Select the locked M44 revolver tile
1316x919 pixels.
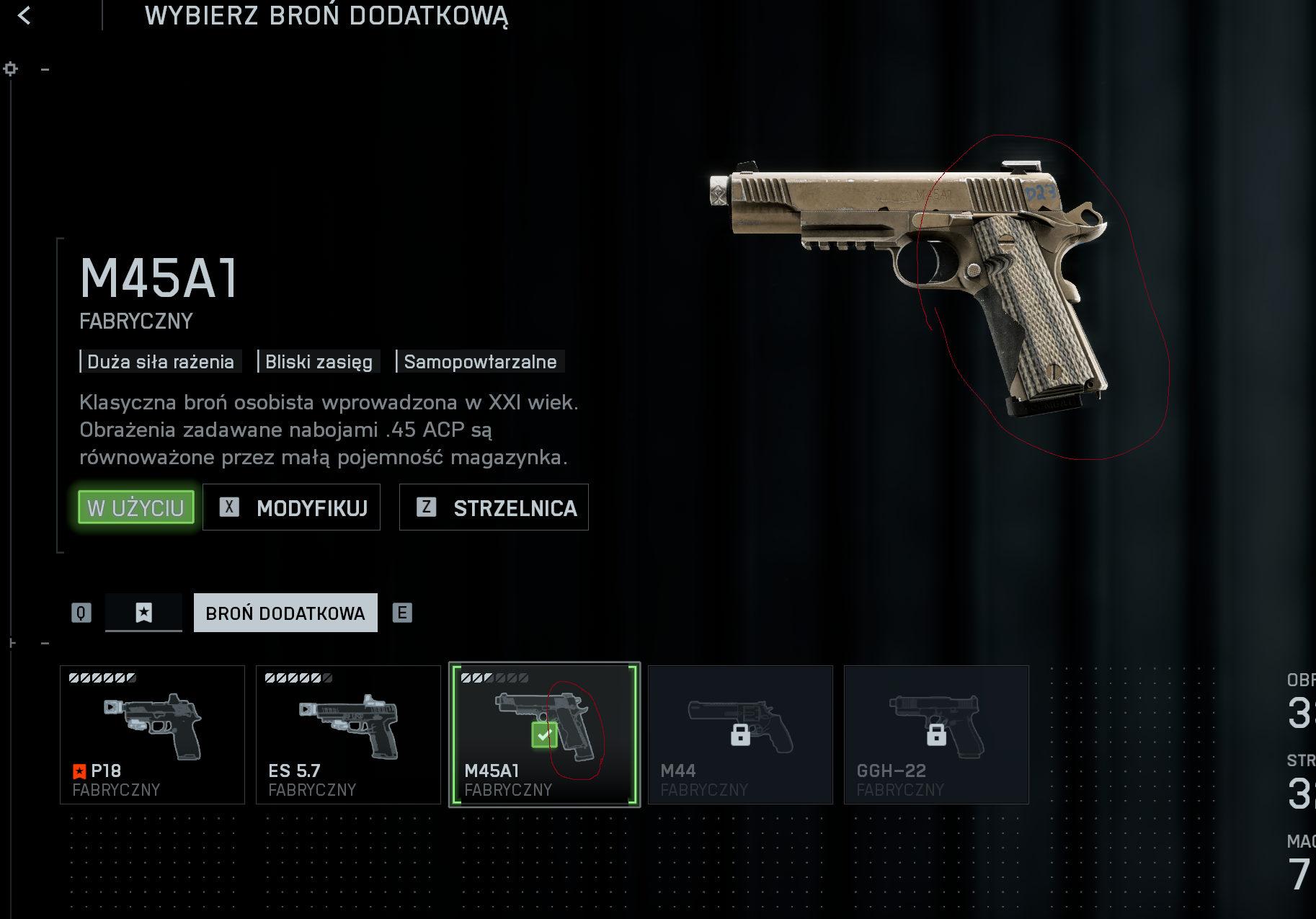click(740, 734)
